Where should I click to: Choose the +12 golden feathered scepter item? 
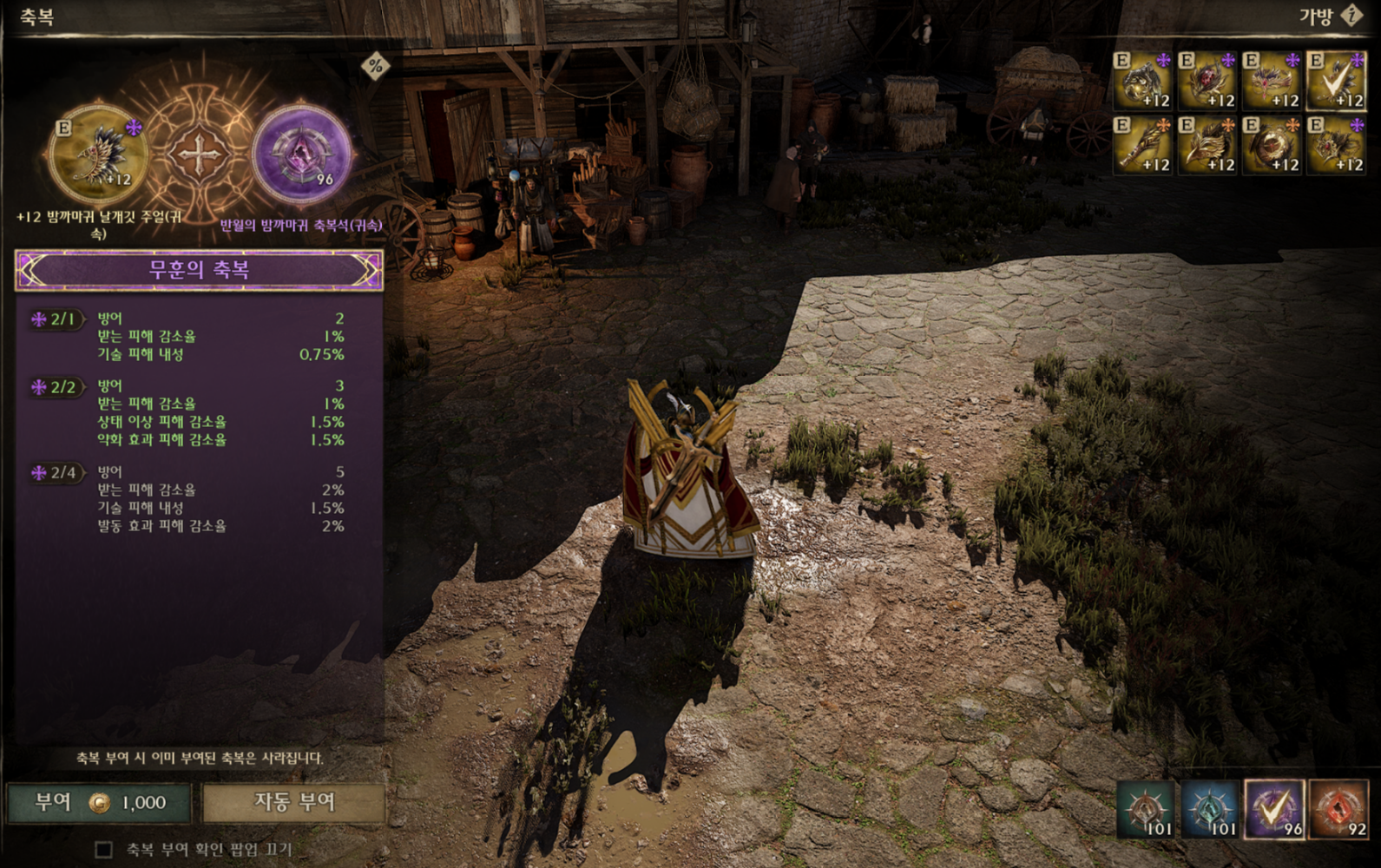click(1143, 144)
